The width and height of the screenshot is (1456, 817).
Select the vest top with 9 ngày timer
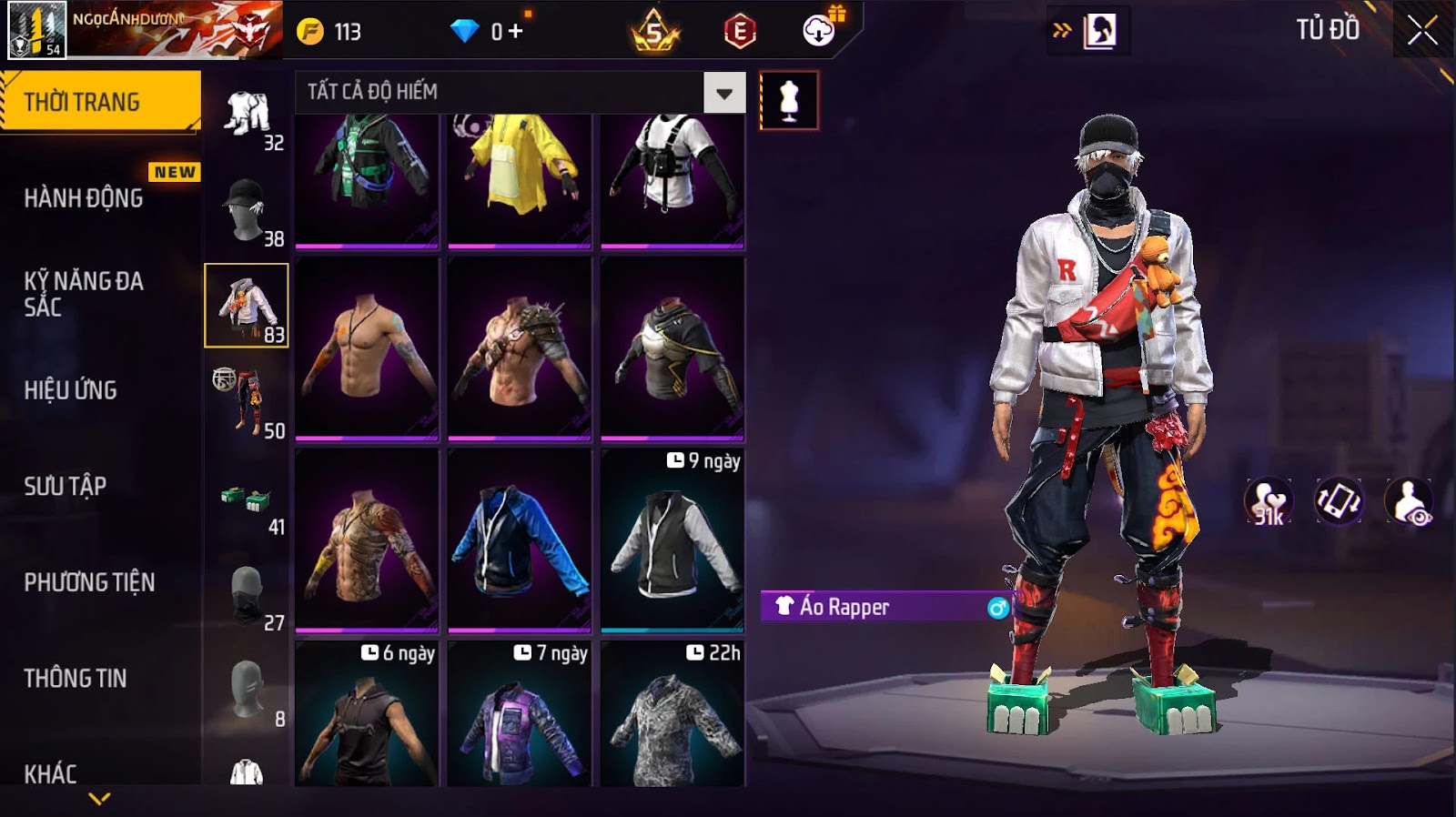(672, 540)
